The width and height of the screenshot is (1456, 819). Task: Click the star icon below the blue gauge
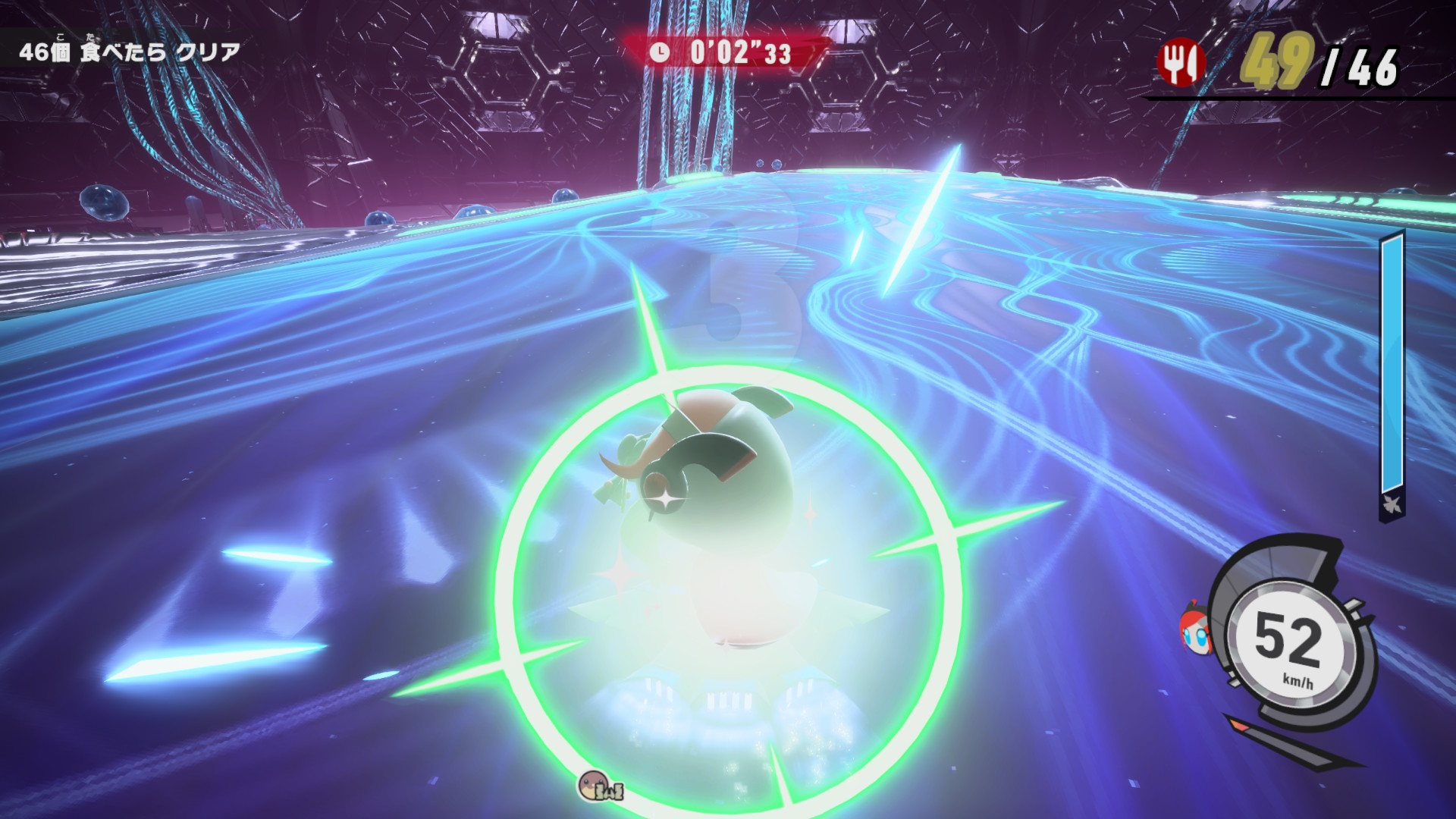click(x=1392, y=504)
